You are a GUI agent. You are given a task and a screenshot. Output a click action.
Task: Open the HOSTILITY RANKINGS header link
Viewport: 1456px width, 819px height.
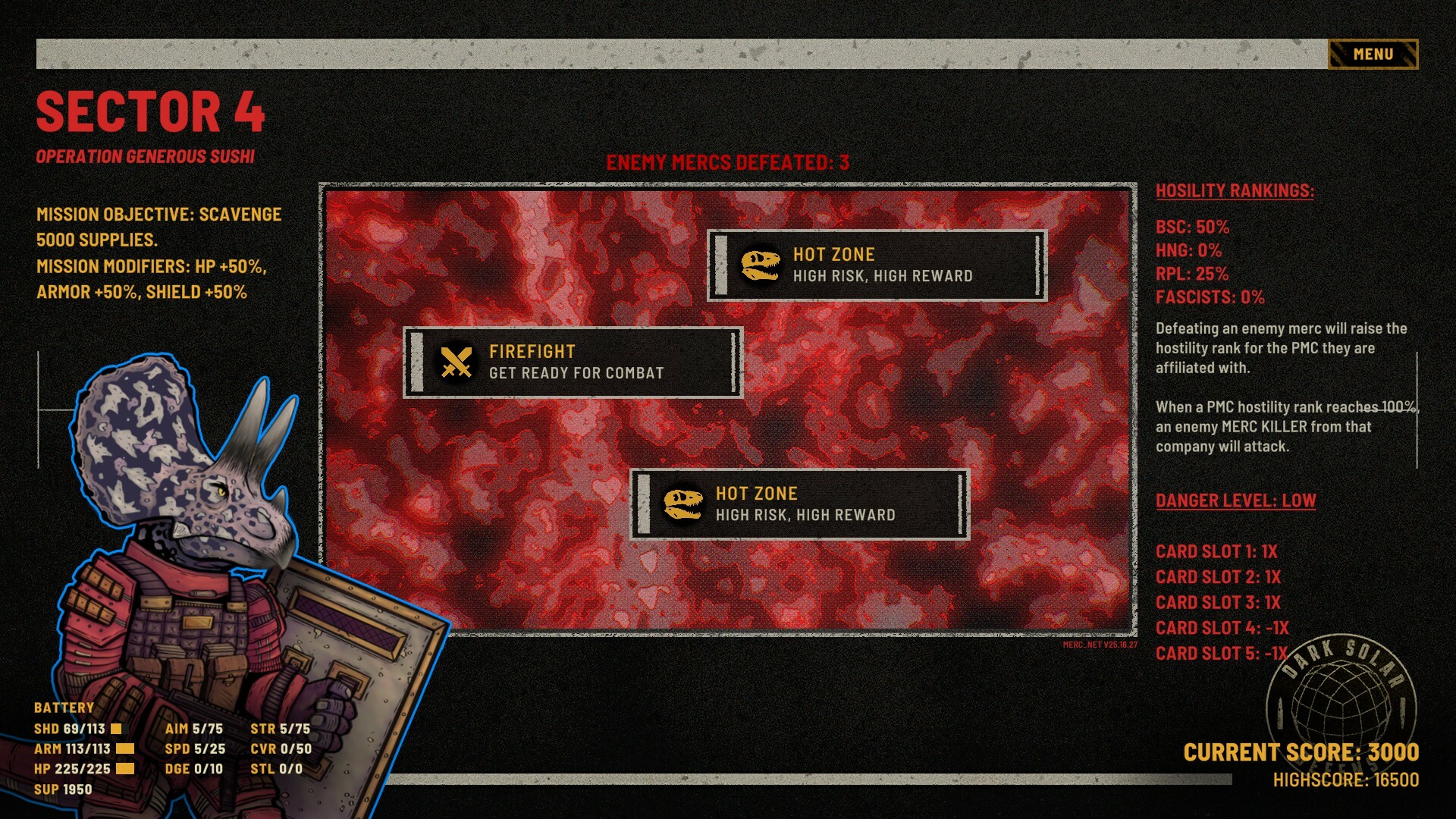tap(1235, 191)
